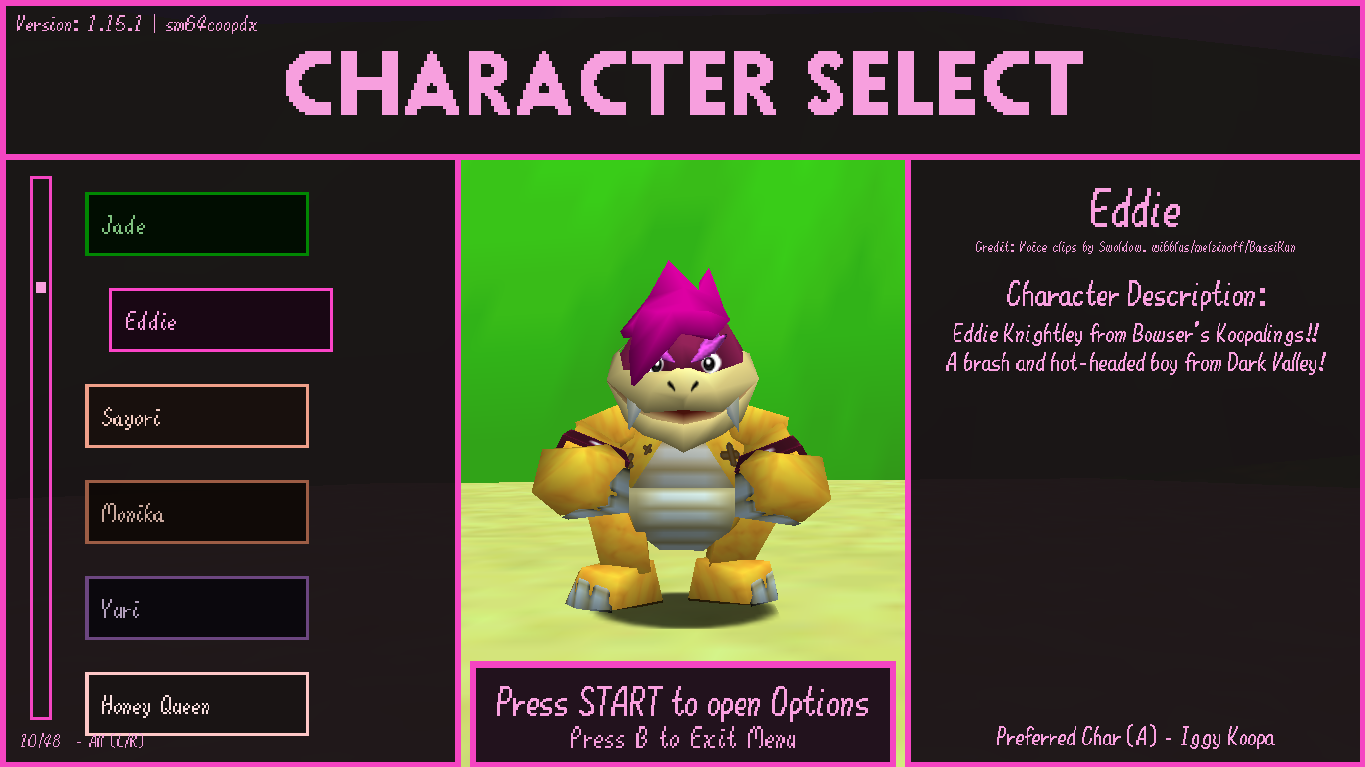The image size is (1365, 767).
Task: Click the version text '1.15.1 | sm64coopdx'
Action: tap(135, 24)
